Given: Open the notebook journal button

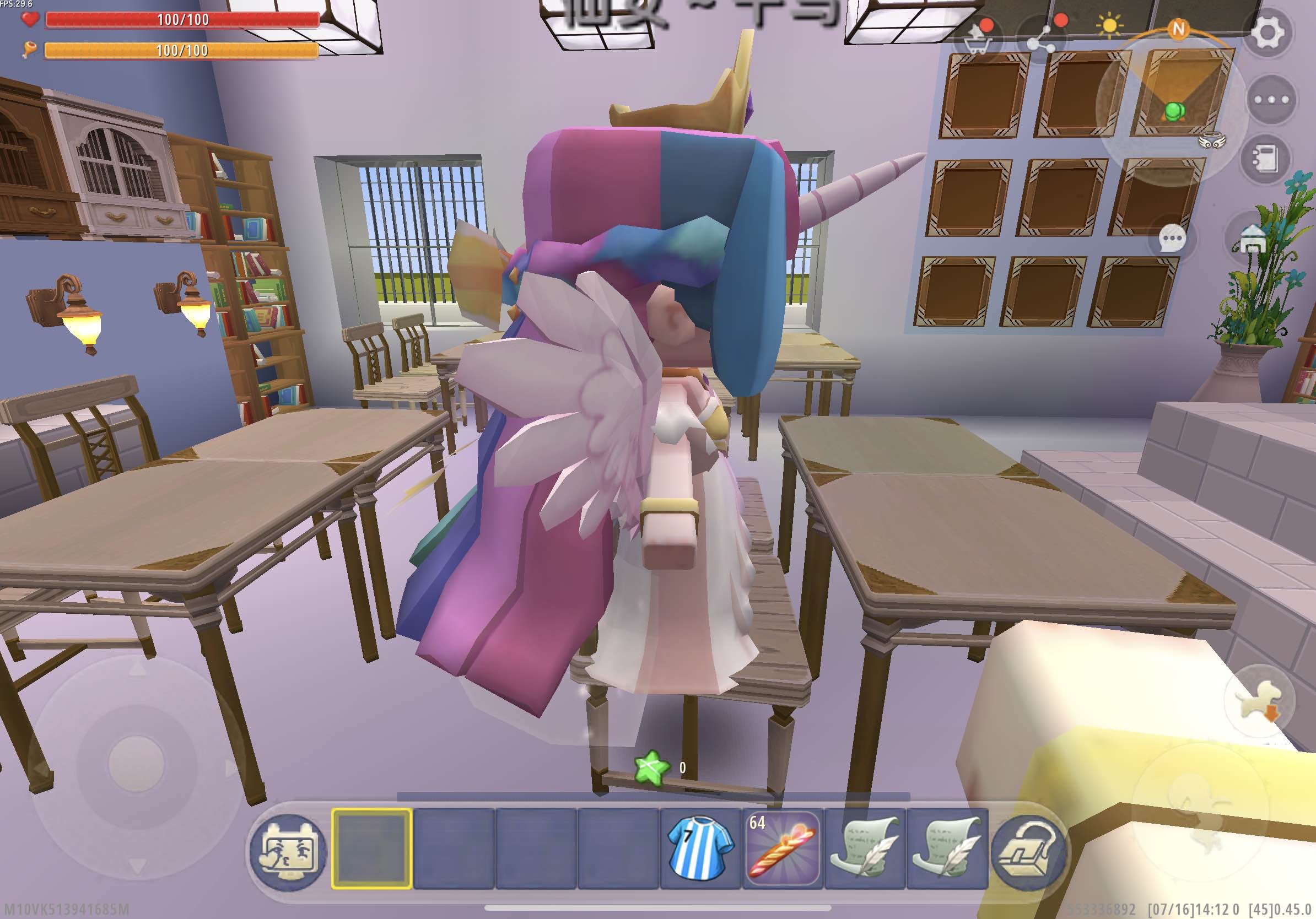Looking at the screenshot, I should coord(1267,159).
